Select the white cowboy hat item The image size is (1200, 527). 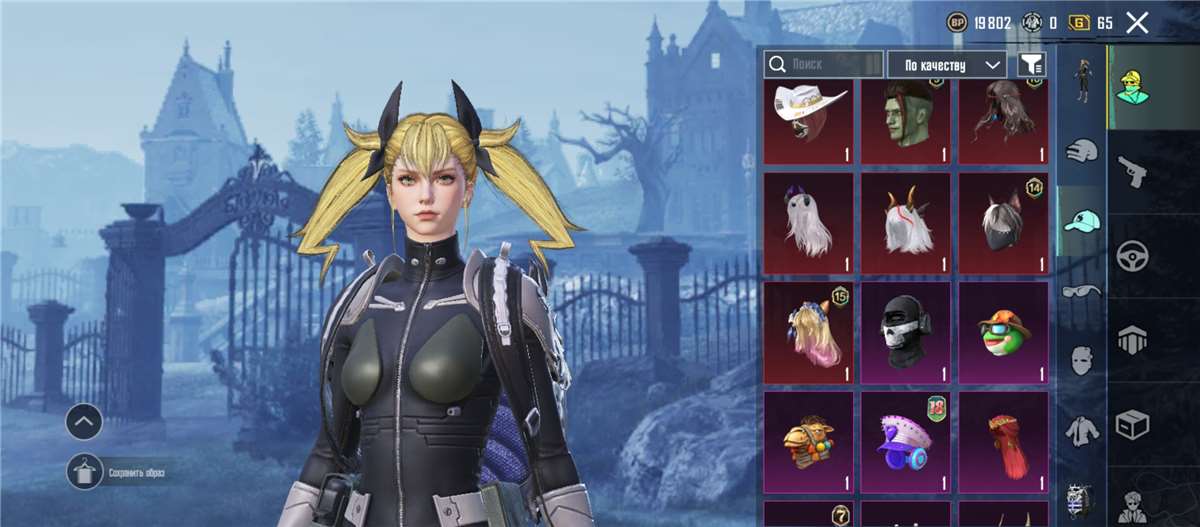[808, 121]
